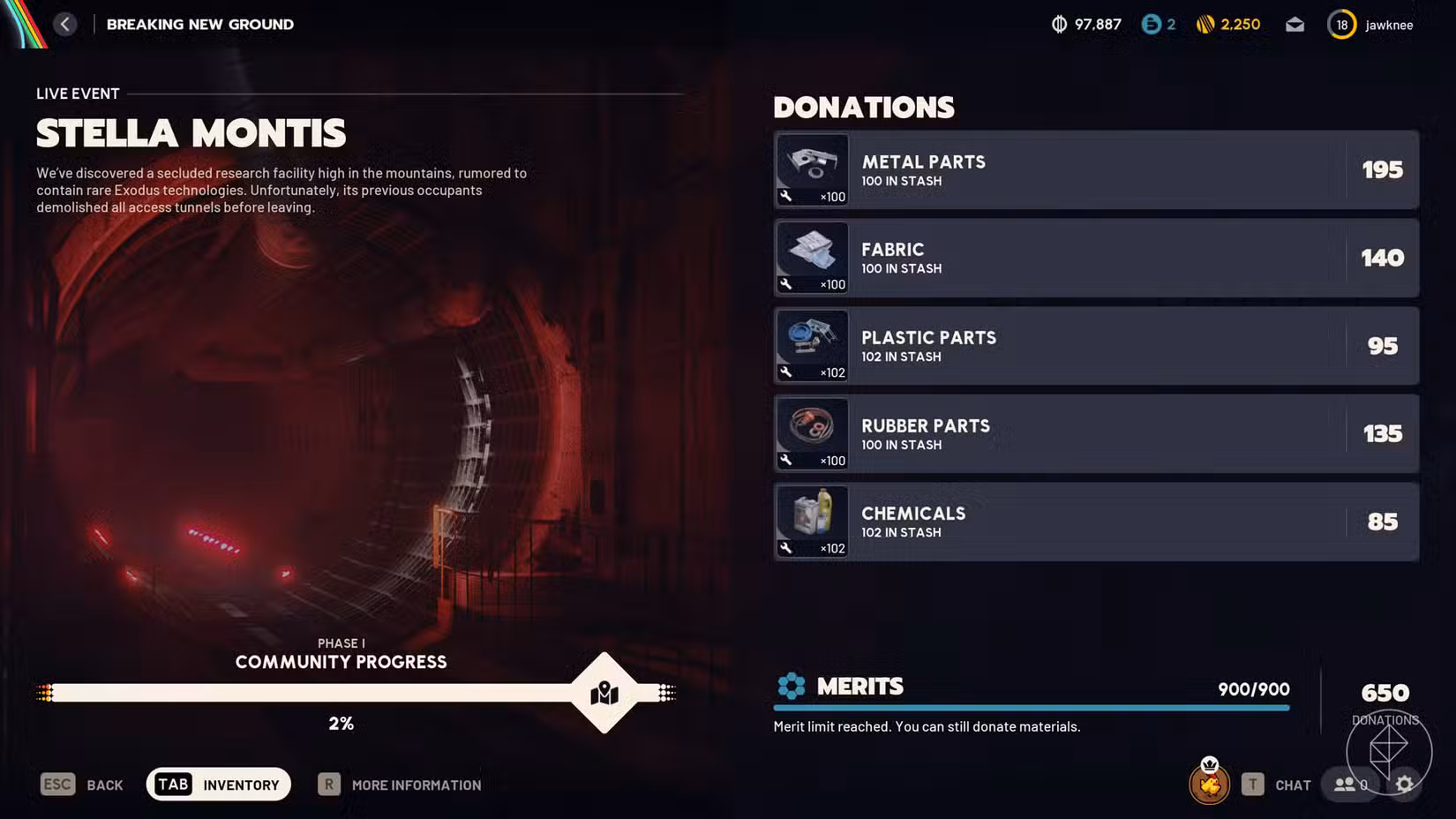Select the chicken emblem near the chat bar
This screenshot has height=819, width=1456.
1210,784
